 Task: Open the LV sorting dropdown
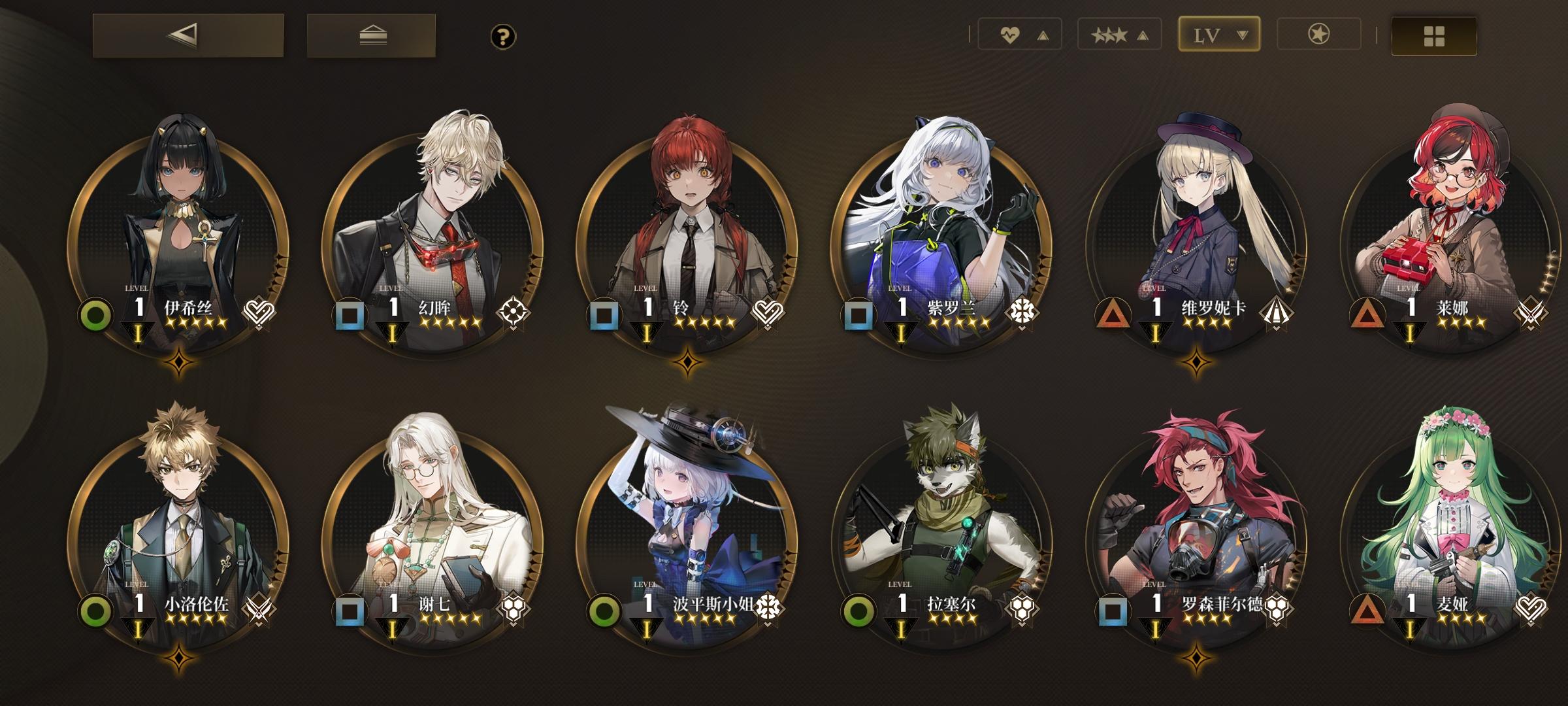(x=1243, y=34)
